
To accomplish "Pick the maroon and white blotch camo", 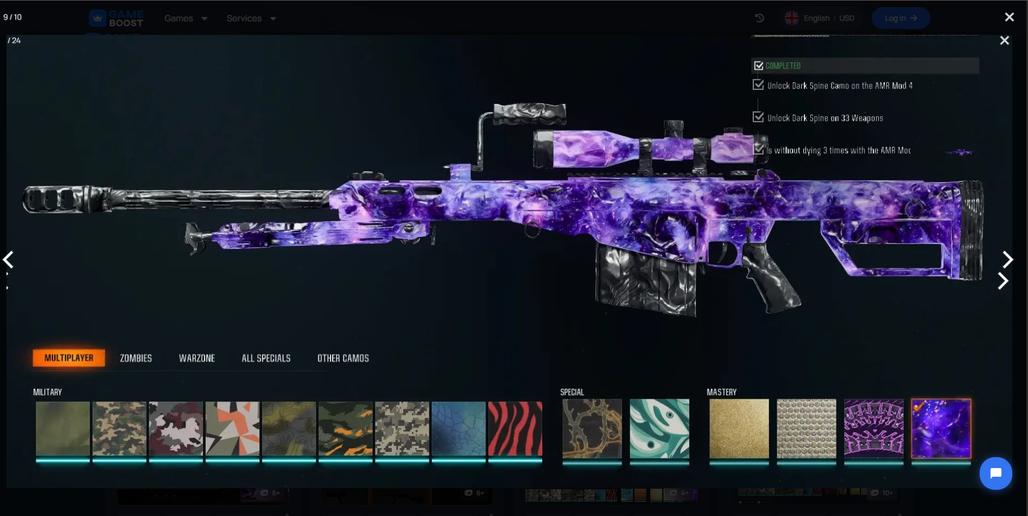I will point(176,429).
